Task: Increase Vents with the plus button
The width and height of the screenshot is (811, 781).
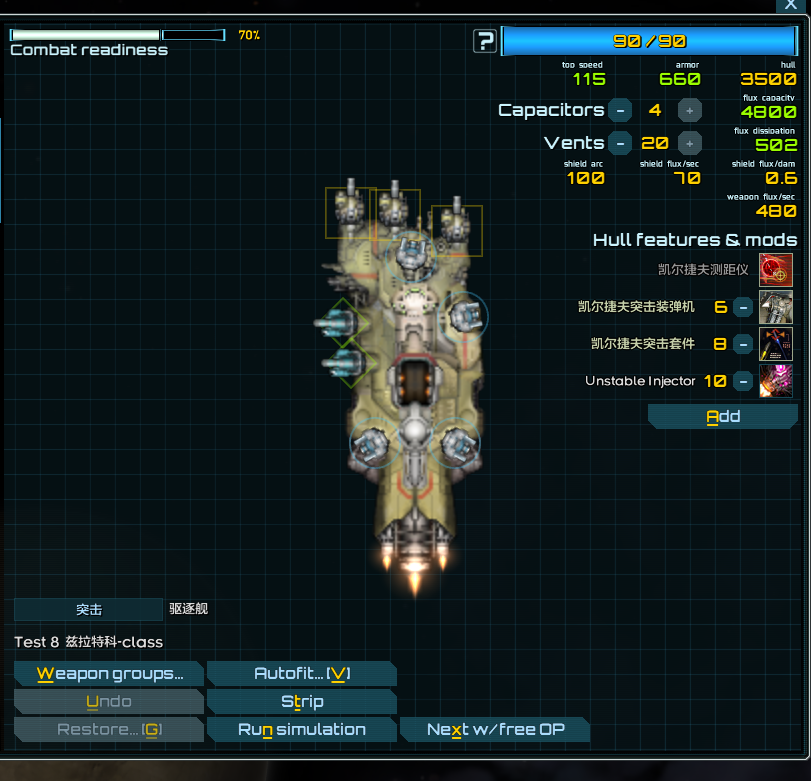Action: coord(690,143)
